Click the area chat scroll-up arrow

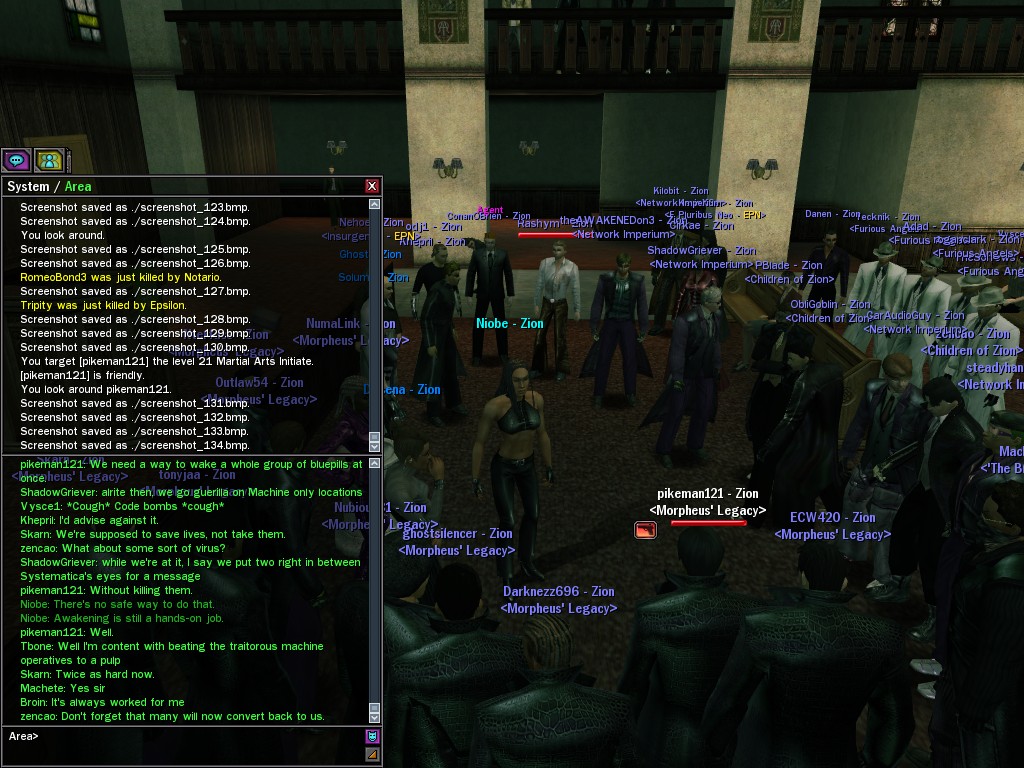point(375,464)
